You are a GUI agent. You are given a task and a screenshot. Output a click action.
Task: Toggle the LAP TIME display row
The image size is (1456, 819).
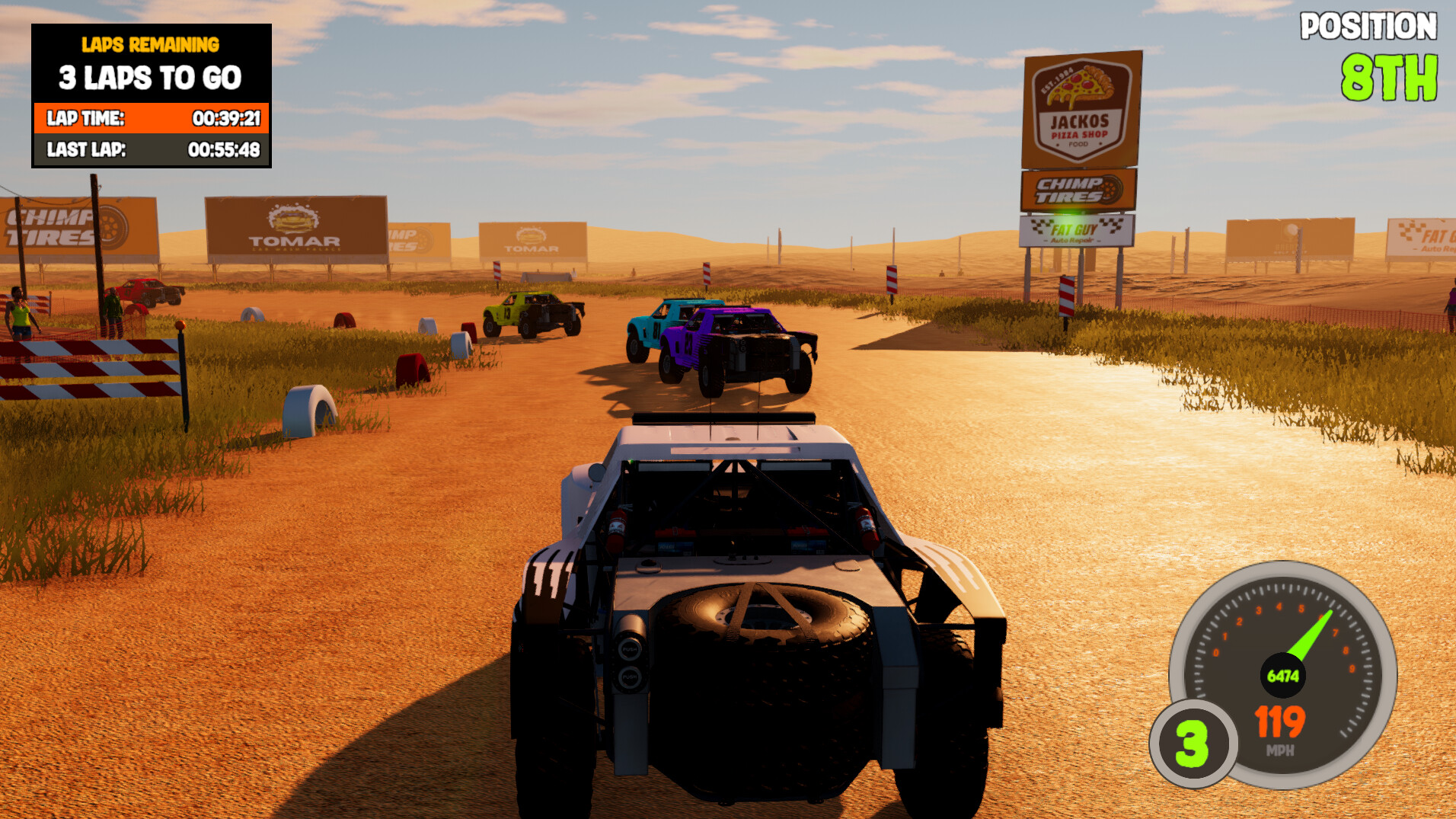pyautogui.click(x=152, y=118)
